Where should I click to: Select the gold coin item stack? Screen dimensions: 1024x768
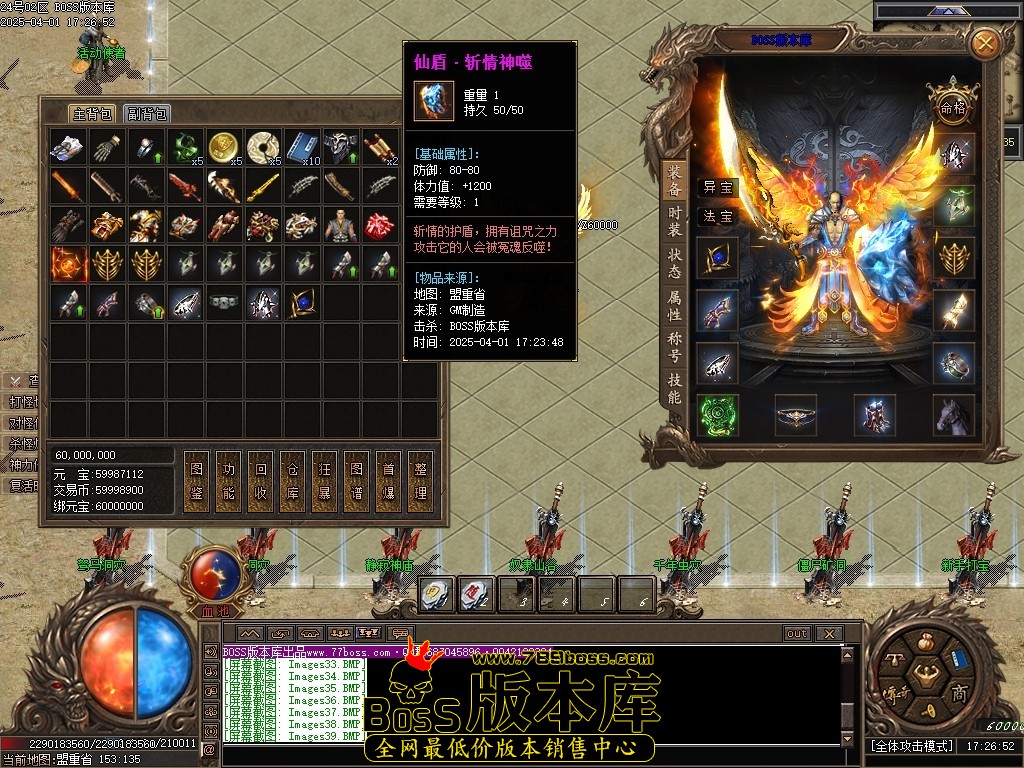[x=223, y=147]
